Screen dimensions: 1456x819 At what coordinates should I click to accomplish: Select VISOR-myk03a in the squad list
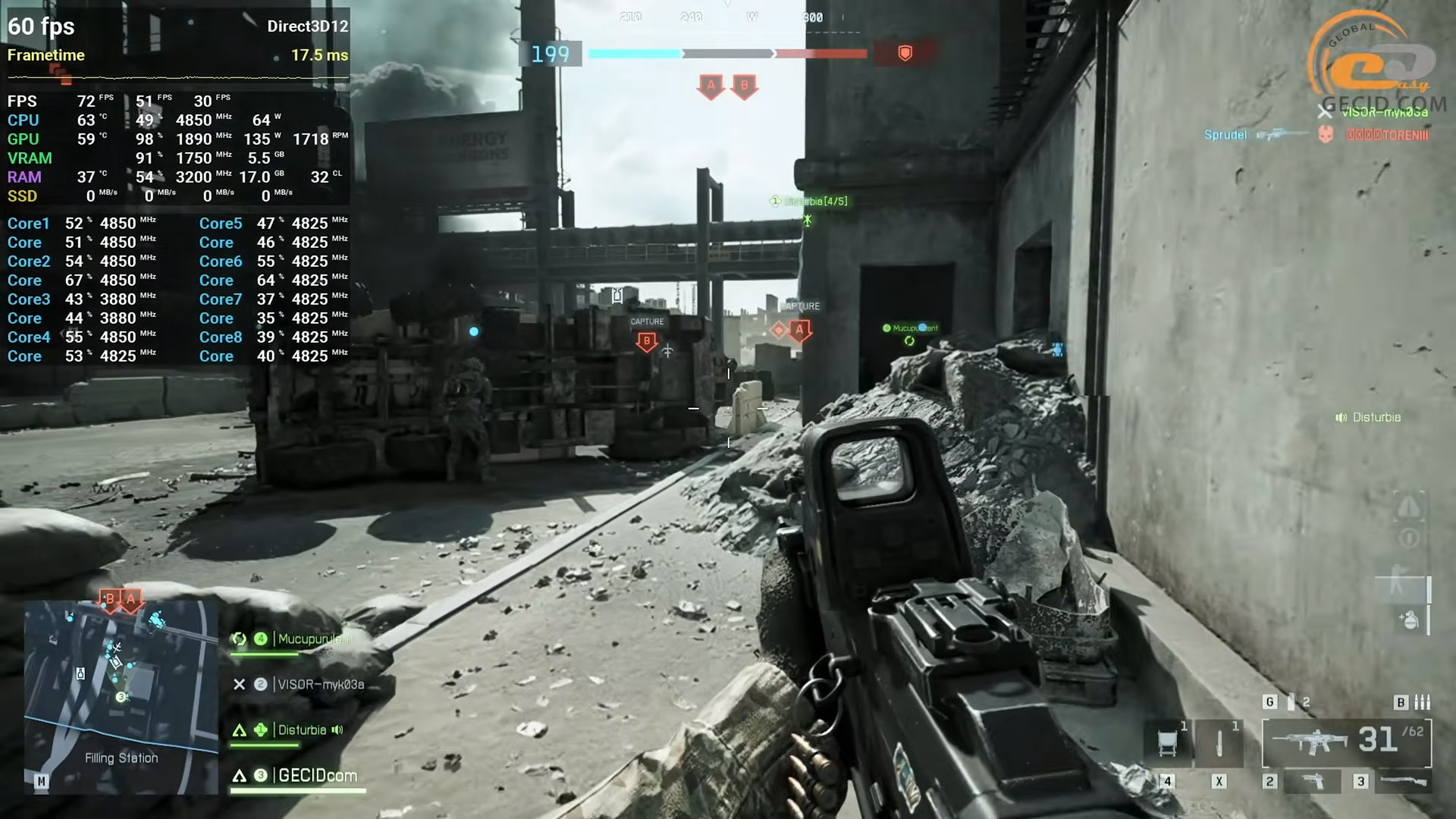(320, 685)
